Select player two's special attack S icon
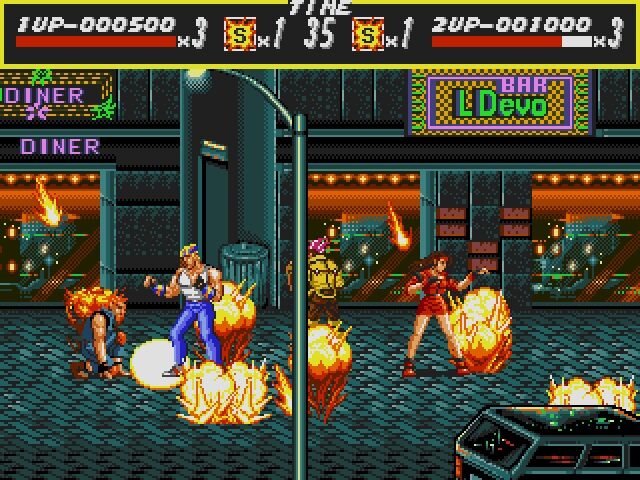The width and height of the screenshot is (640, 480). coord(368,36)
